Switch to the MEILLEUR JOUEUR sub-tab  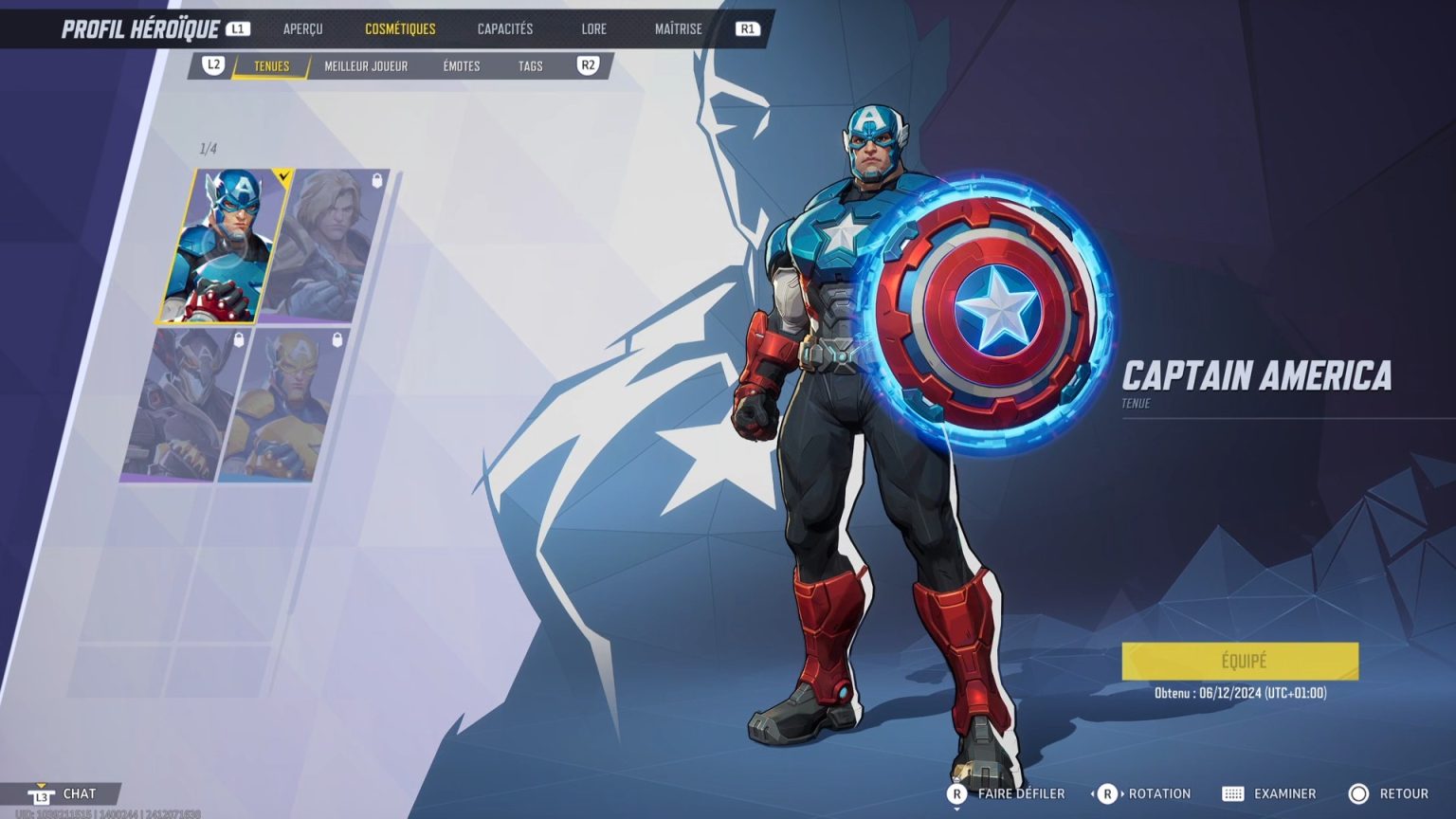click(x=366, y=66)
